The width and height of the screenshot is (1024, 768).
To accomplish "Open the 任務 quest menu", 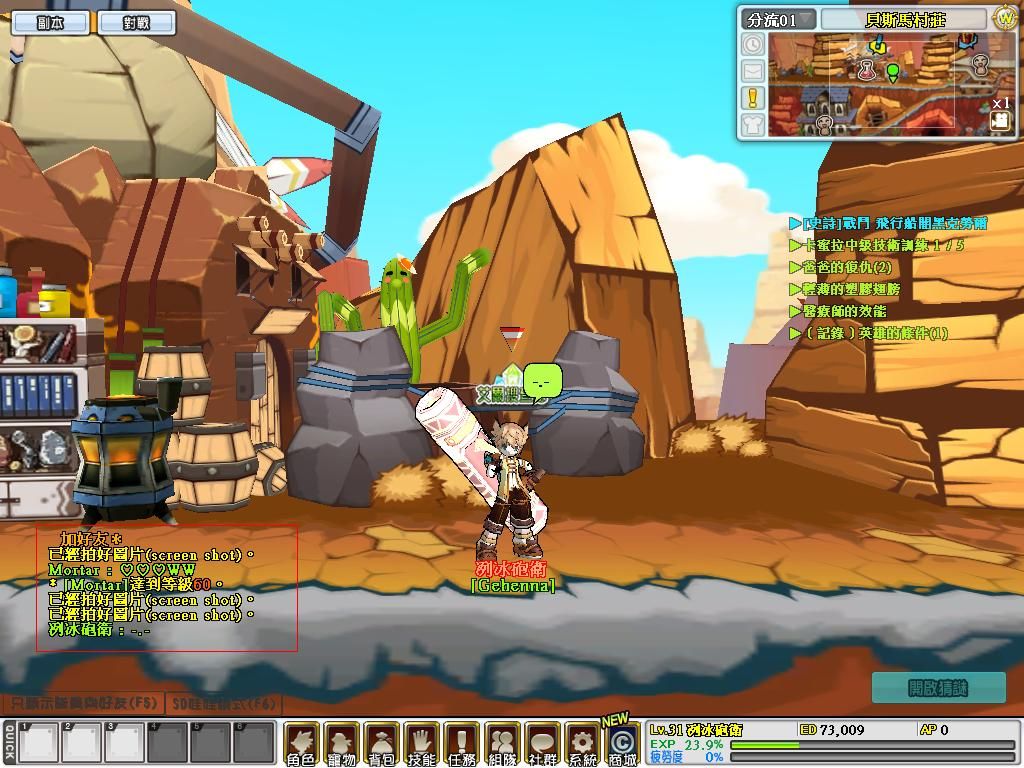I will (x=462, y=744).
